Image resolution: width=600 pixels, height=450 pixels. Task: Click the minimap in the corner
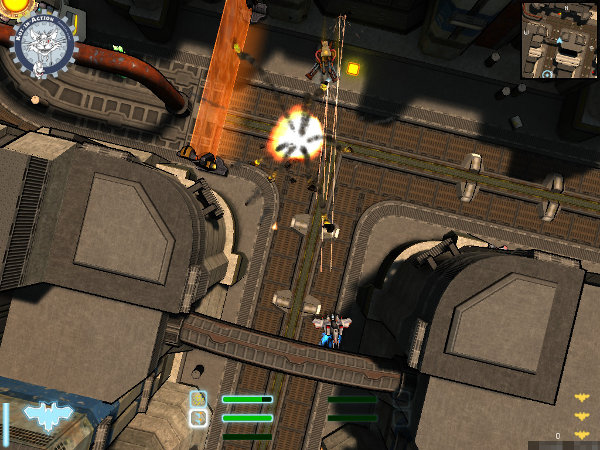pos(558,41)
